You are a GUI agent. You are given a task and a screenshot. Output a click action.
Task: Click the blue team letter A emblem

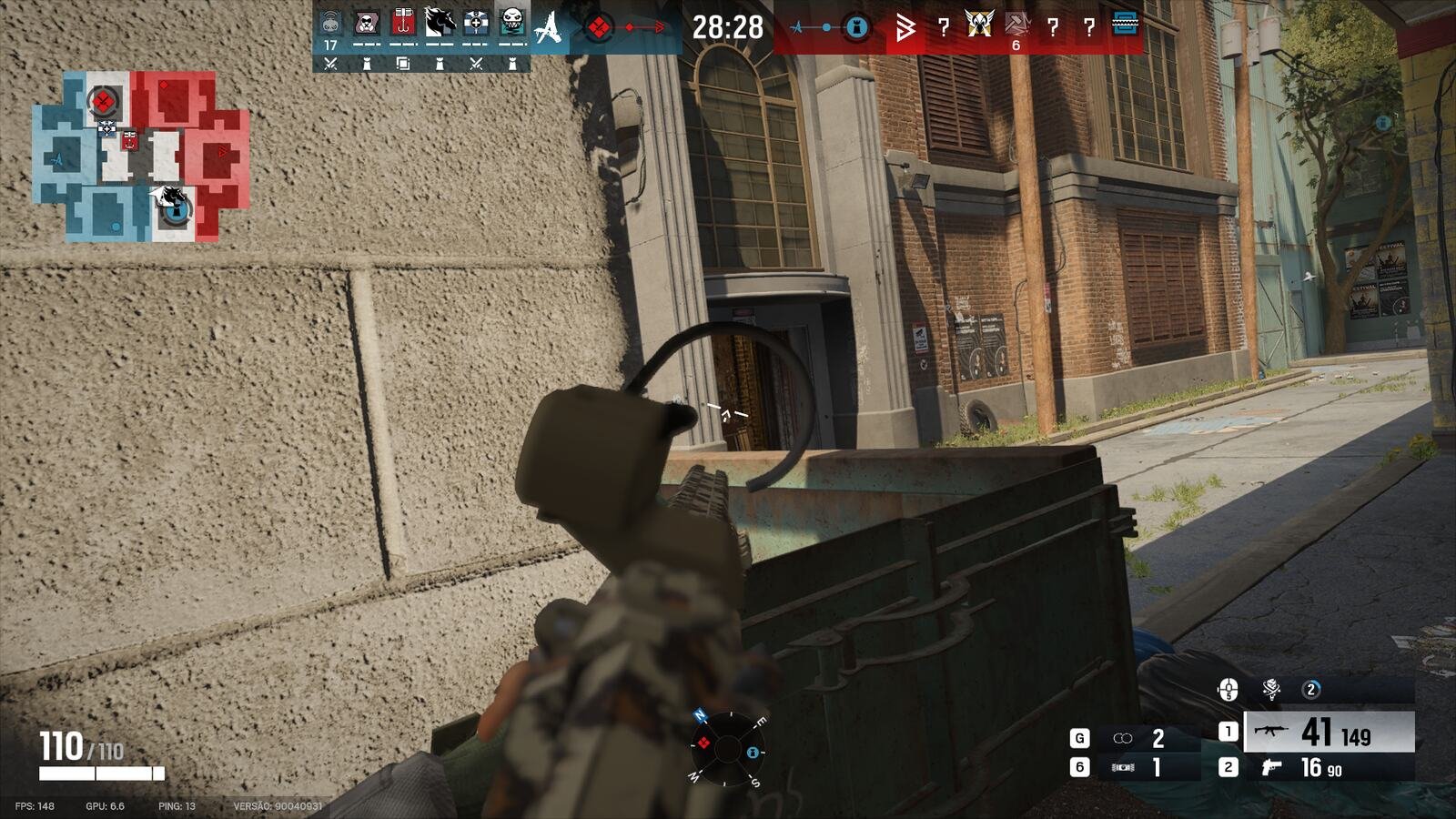click(x=548, y=27)
